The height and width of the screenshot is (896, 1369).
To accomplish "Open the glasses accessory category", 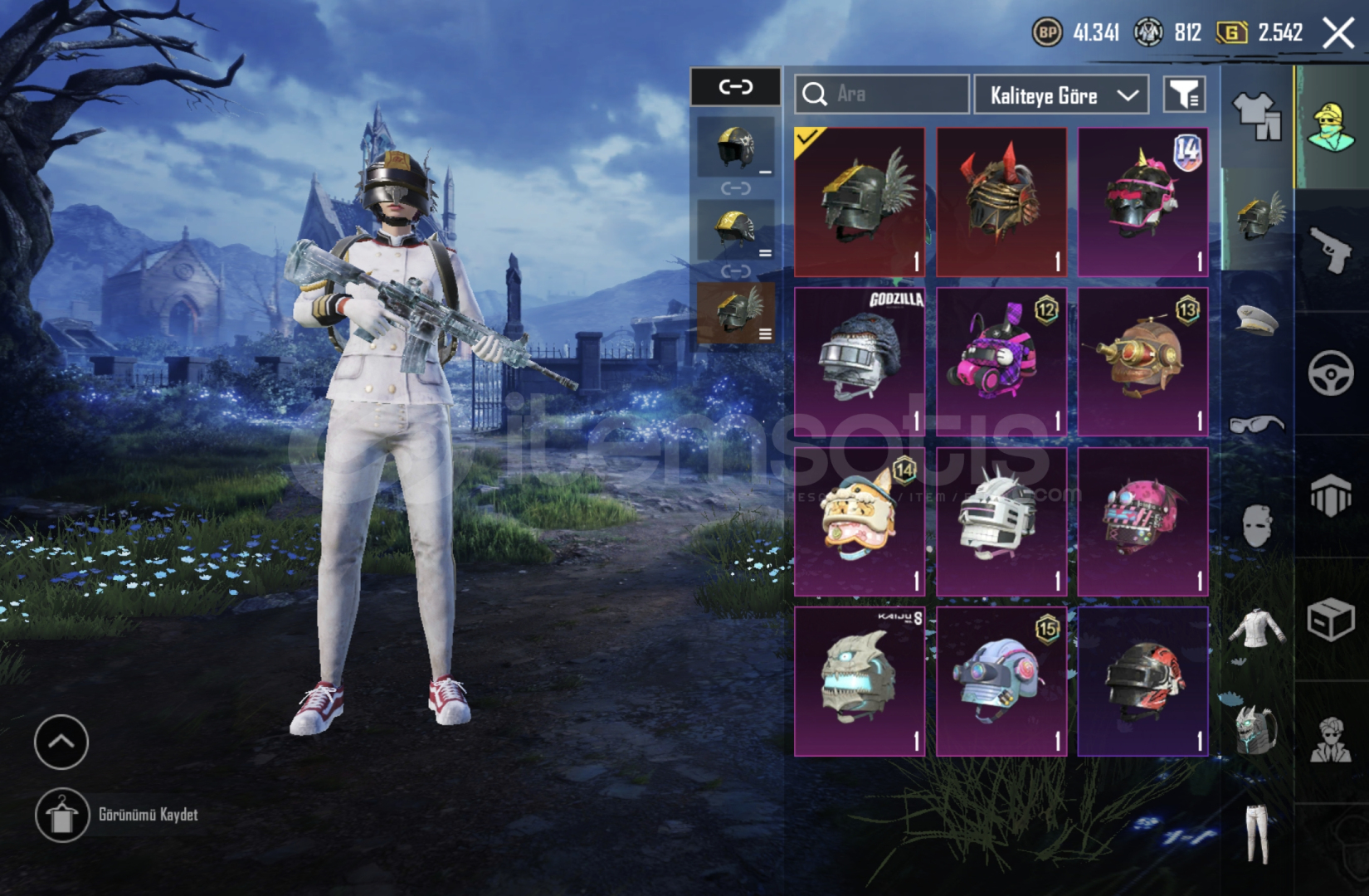I will [x=1256, y=424].
